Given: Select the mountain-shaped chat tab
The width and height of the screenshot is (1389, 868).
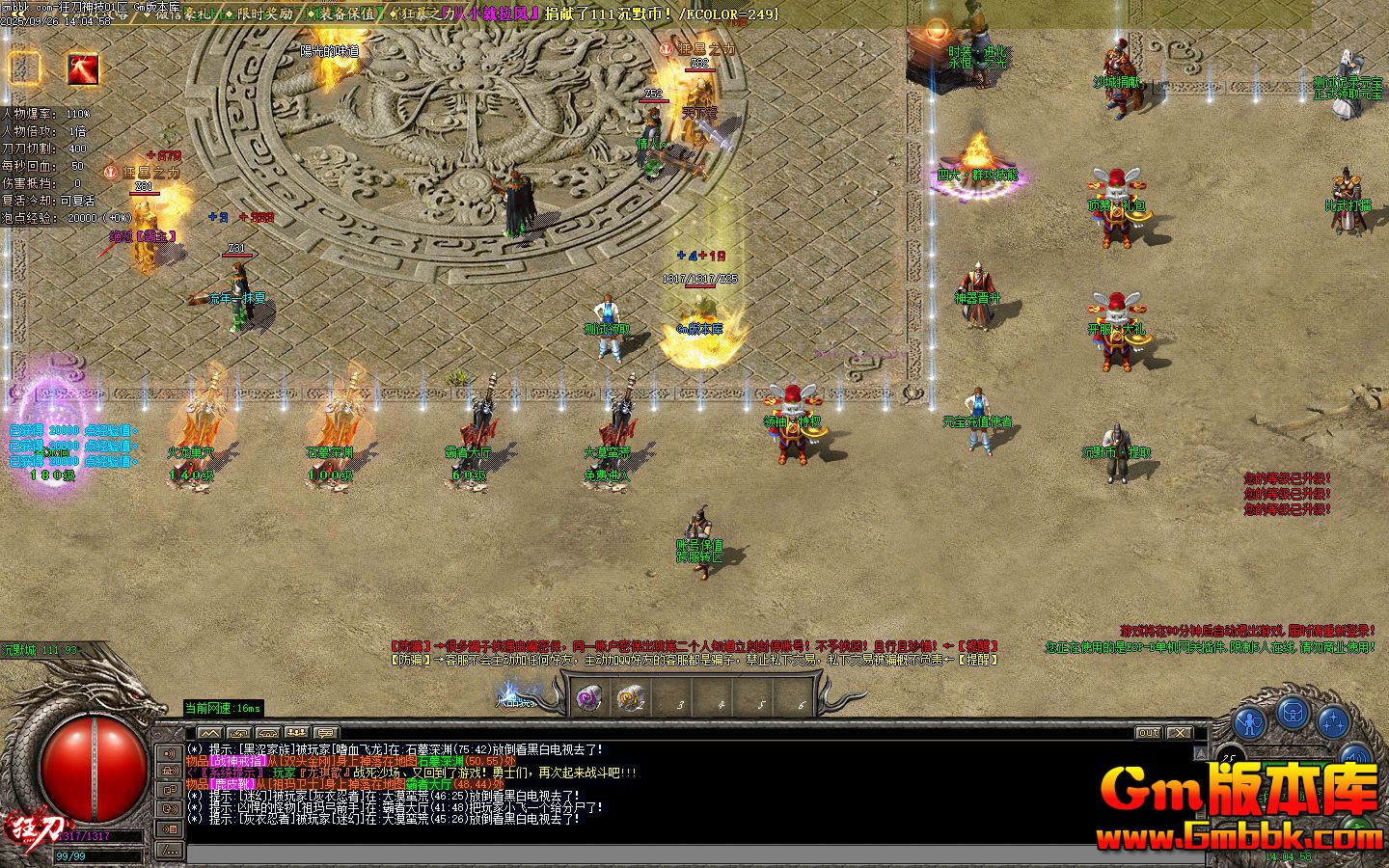Looking at the screenshot, I should 210,733.
